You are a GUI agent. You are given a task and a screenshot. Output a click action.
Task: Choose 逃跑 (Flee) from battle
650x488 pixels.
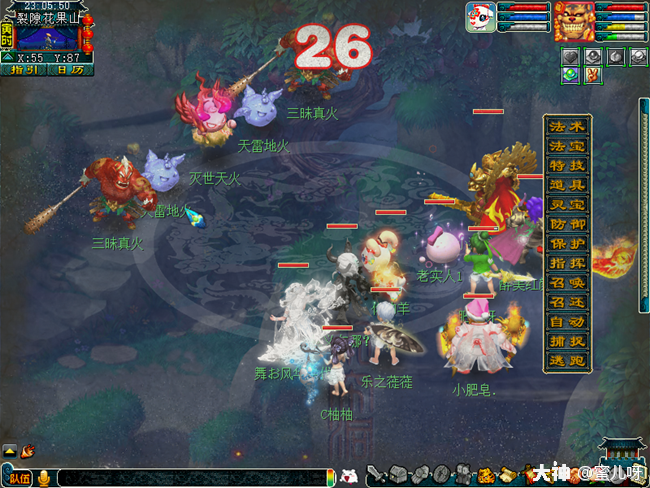point(567,361)
